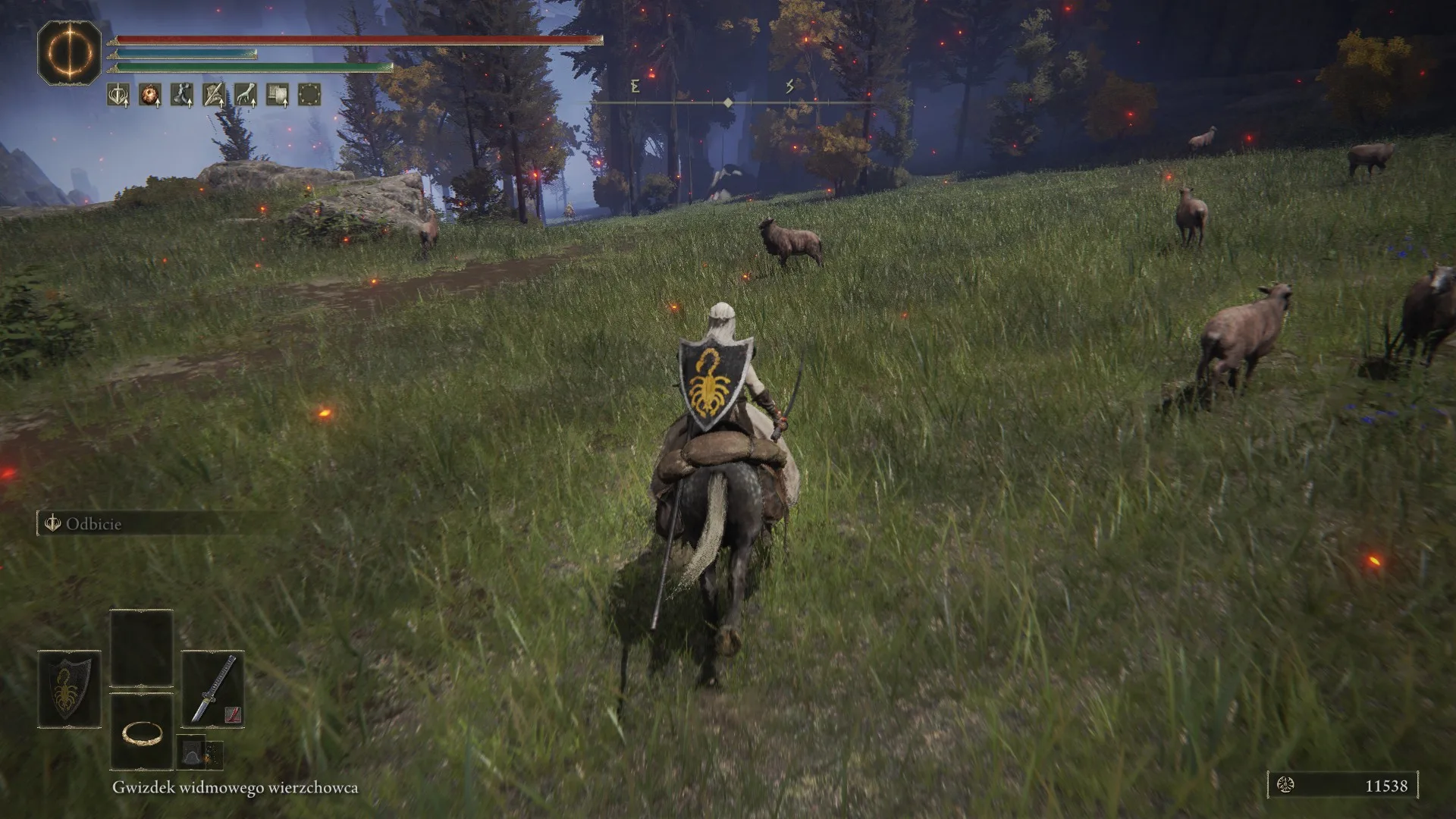Click the empty spell slot above the ring
The height and width of the screenshot is (819, 1456).
tap(142, 648)
